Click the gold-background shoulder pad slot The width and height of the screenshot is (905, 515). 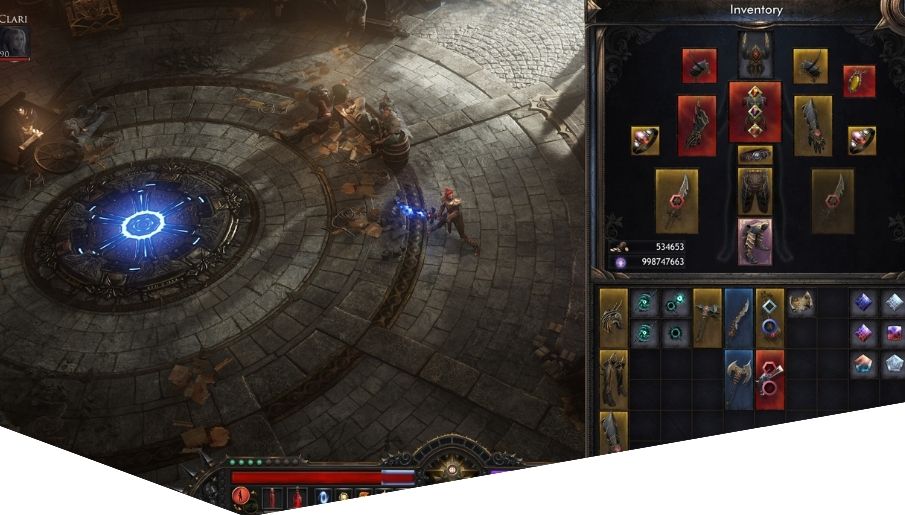pos(810,65)
